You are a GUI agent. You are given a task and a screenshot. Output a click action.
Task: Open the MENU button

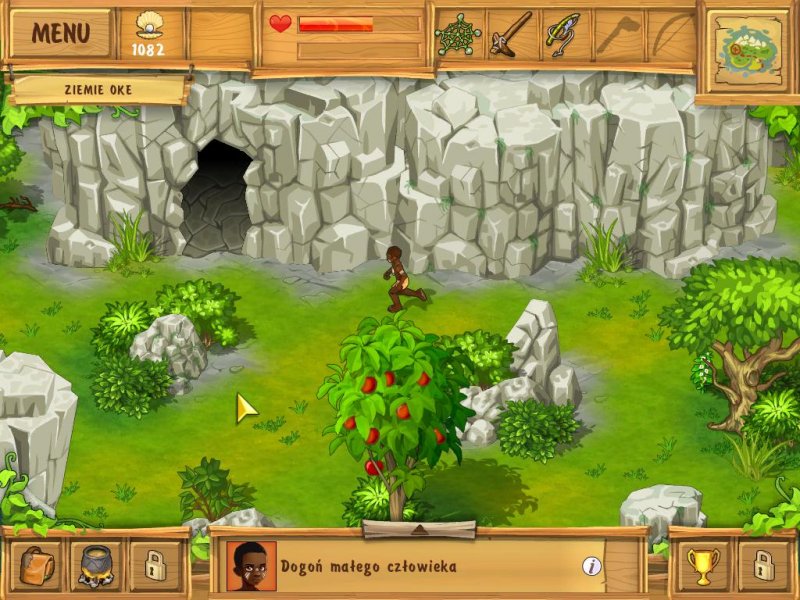61,33
